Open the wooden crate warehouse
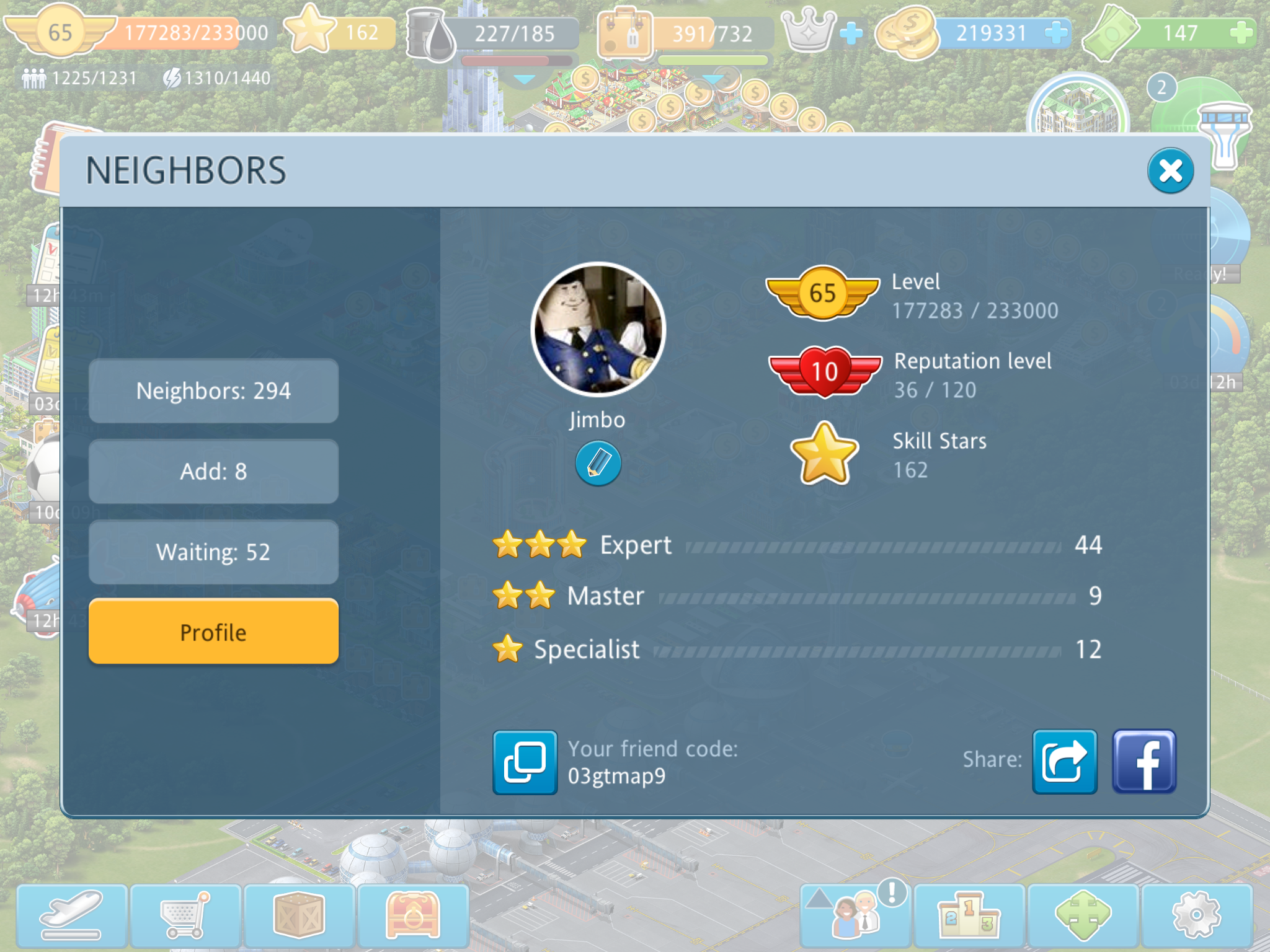Viewport: 1270px width, 952px height. click(x=300, y=915)
